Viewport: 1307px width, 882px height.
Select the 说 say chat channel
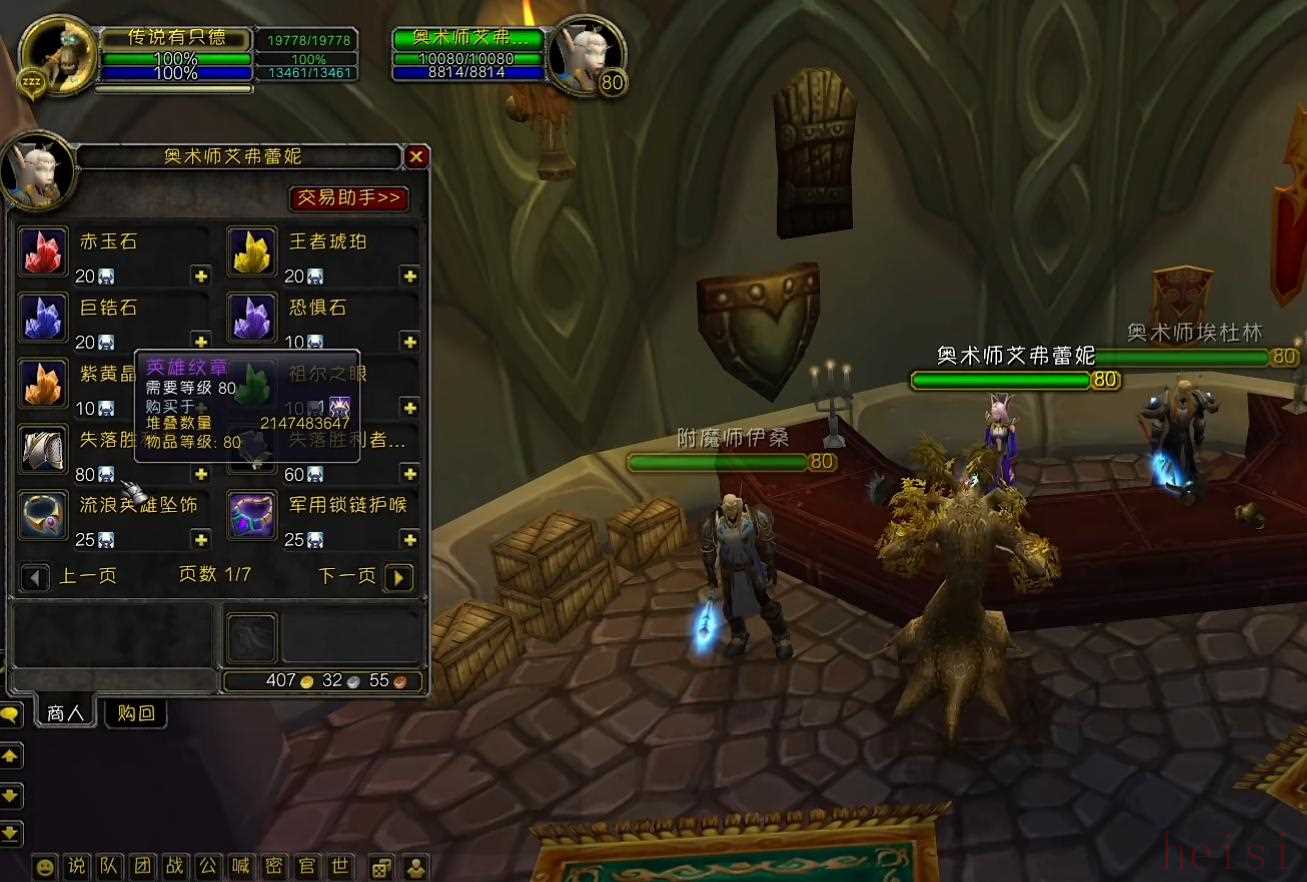(x=77, y=867)
